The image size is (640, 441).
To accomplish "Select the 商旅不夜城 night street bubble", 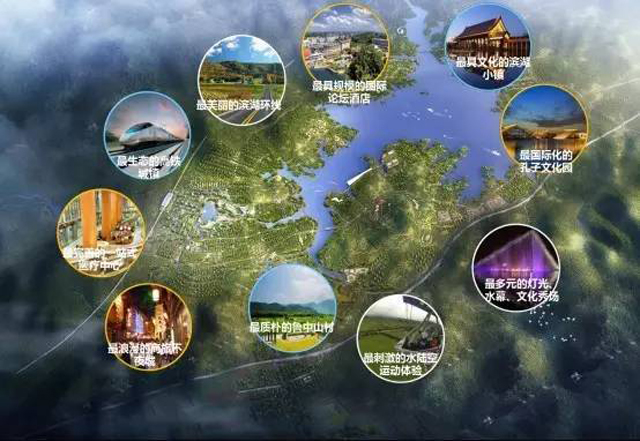I will [148, 328].
